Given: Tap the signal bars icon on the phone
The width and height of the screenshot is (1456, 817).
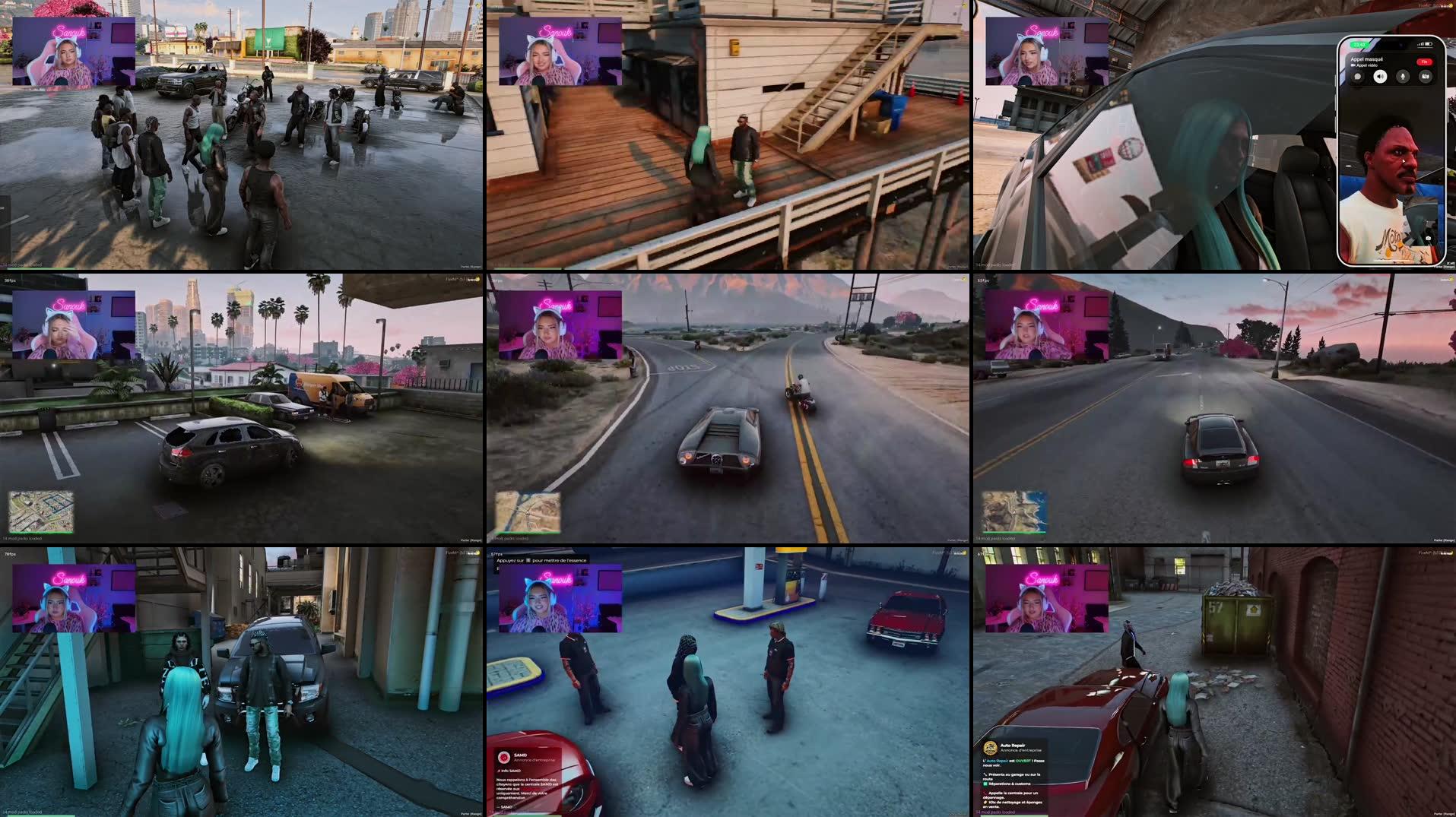Looking at the screenshot, I should pyautogui.click(x=1419, y=44).
